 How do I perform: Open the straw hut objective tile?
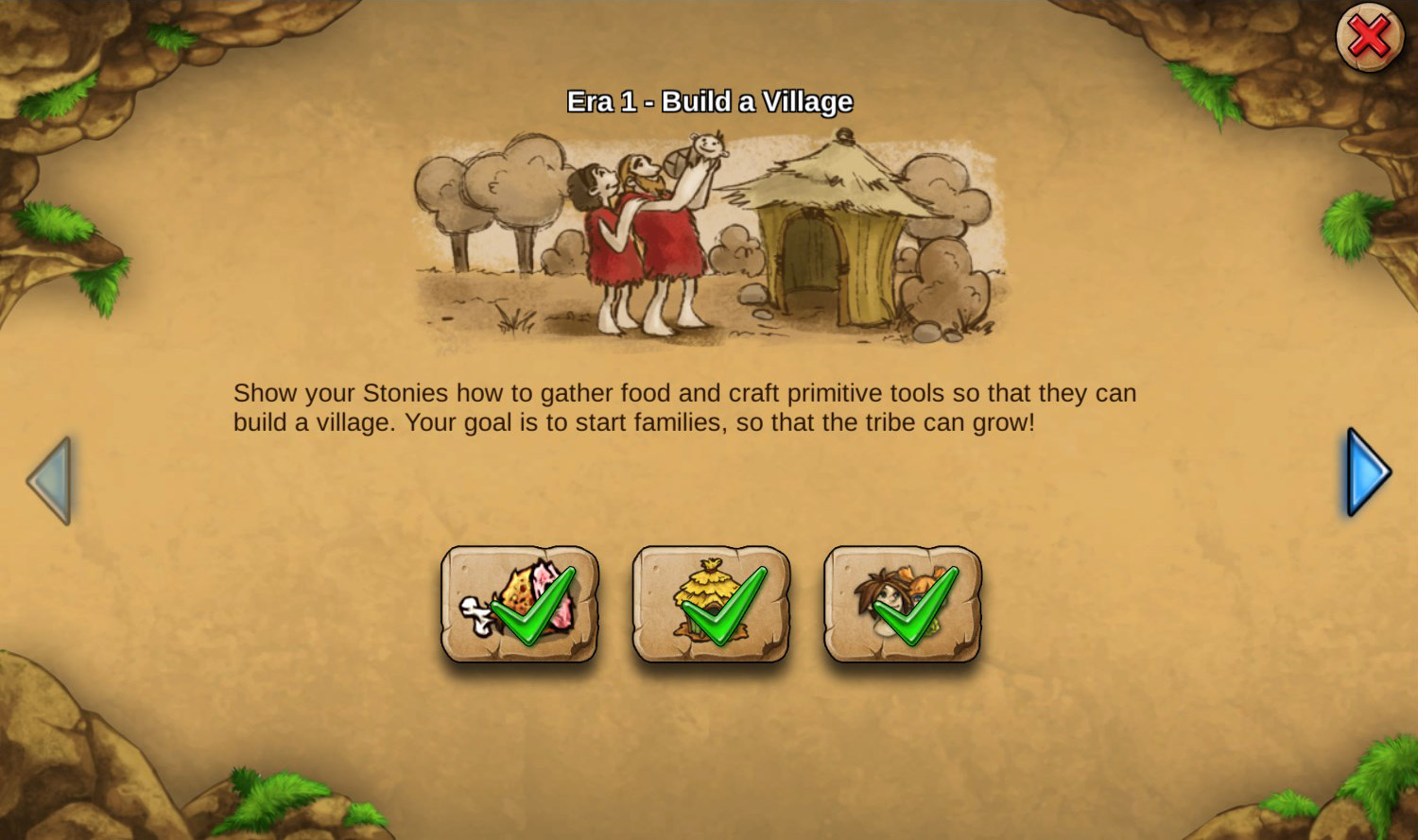(x=711, y=605)
